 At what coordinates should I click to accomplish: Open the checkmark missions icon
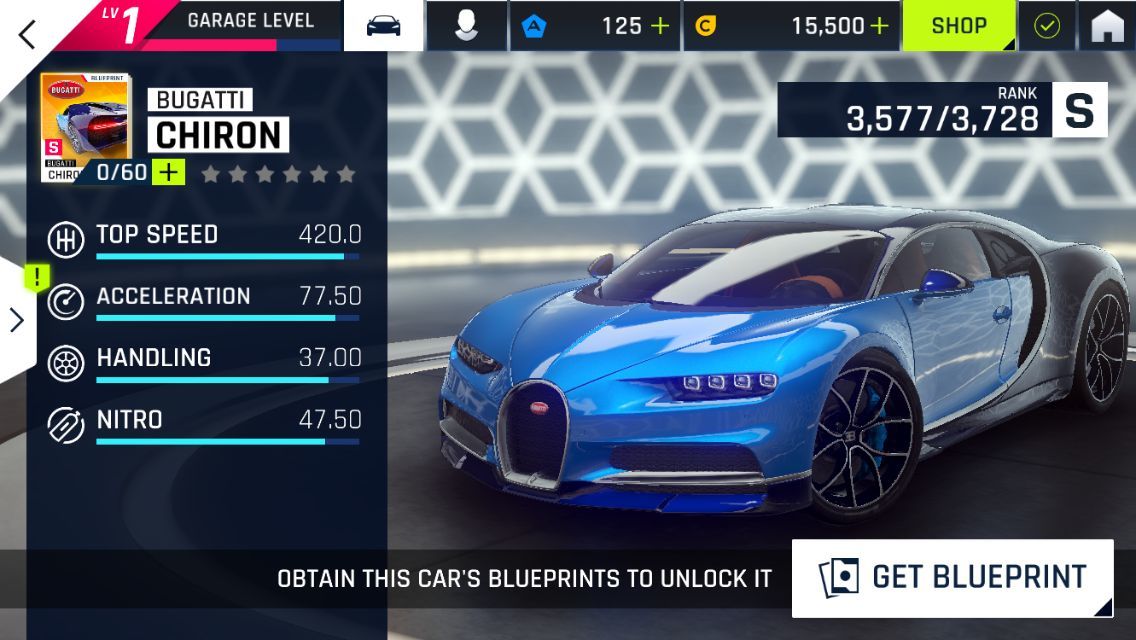[x=1047, y=26]
